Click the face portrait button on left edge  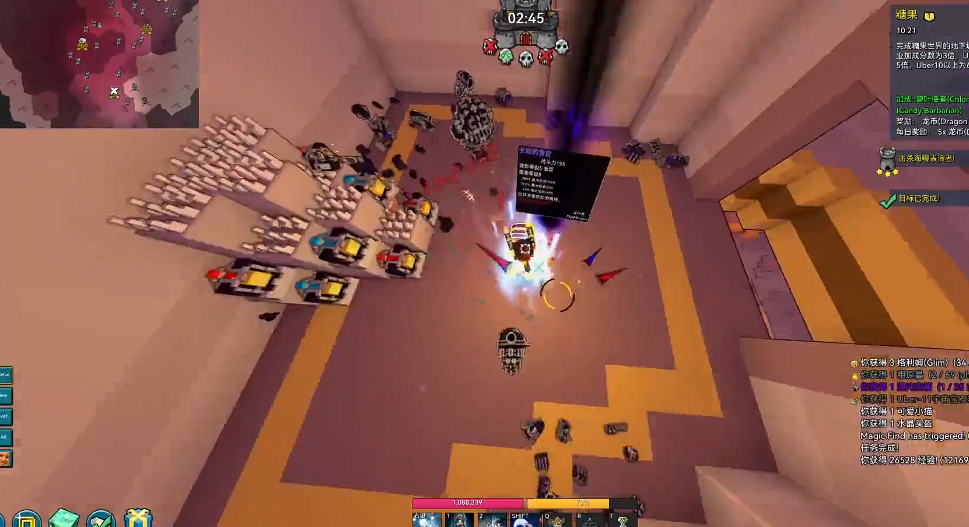tap(5, 458)
